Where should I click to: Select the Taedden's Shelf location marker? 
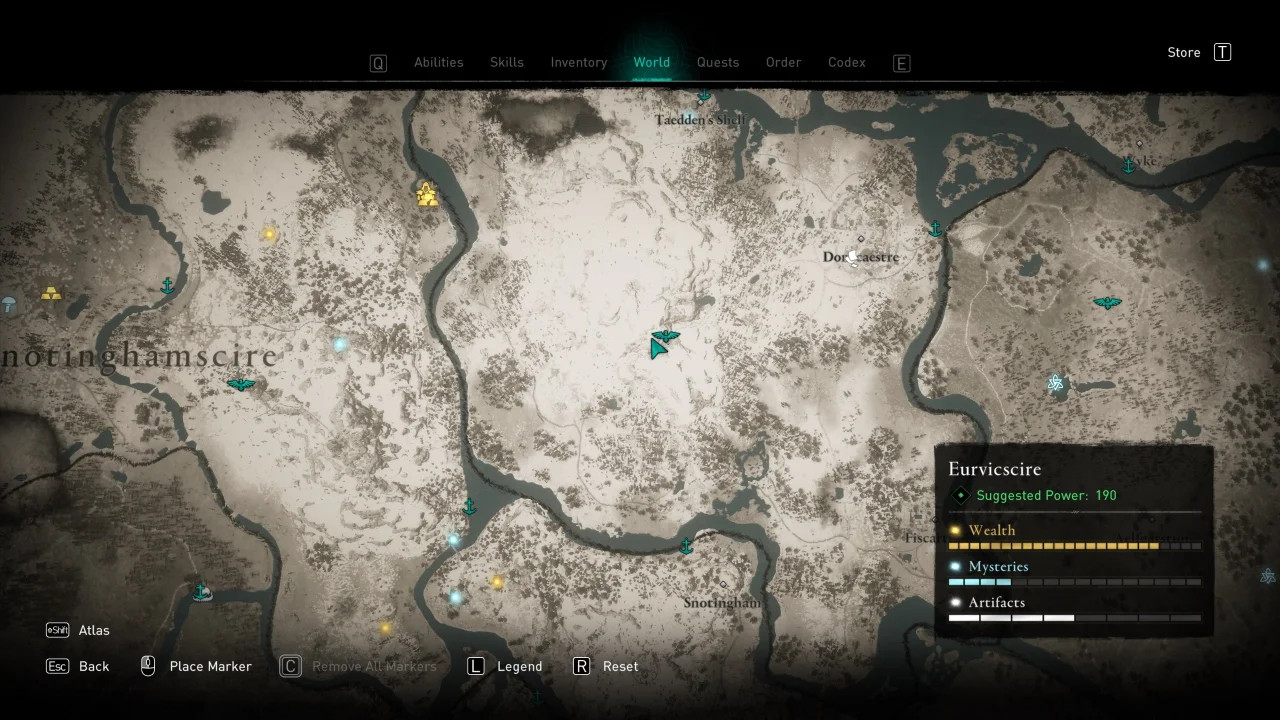(x=700, y=100)
